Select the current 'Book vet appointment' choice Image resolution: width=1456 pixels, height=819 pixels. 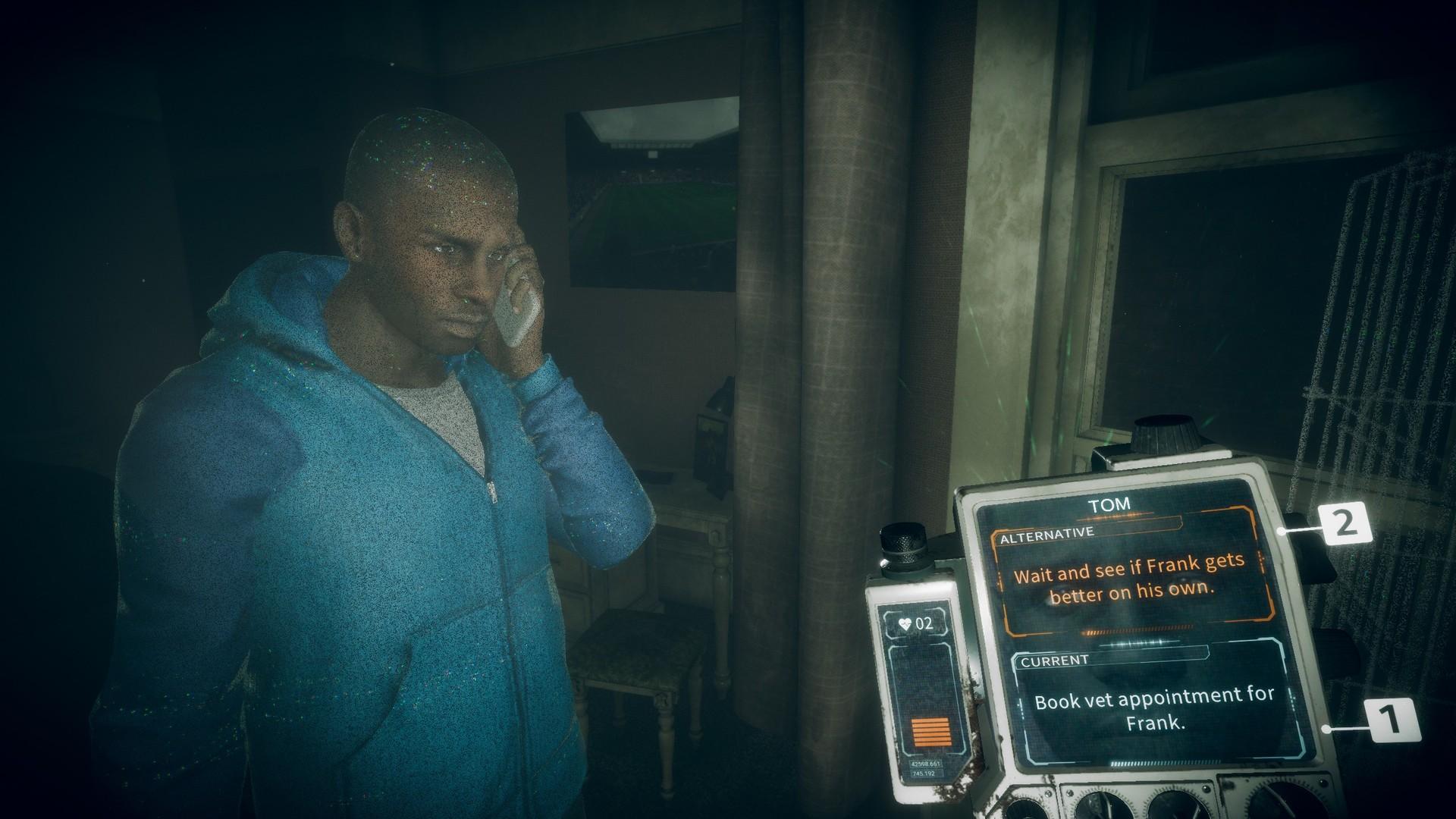[x=1154, y=710]
